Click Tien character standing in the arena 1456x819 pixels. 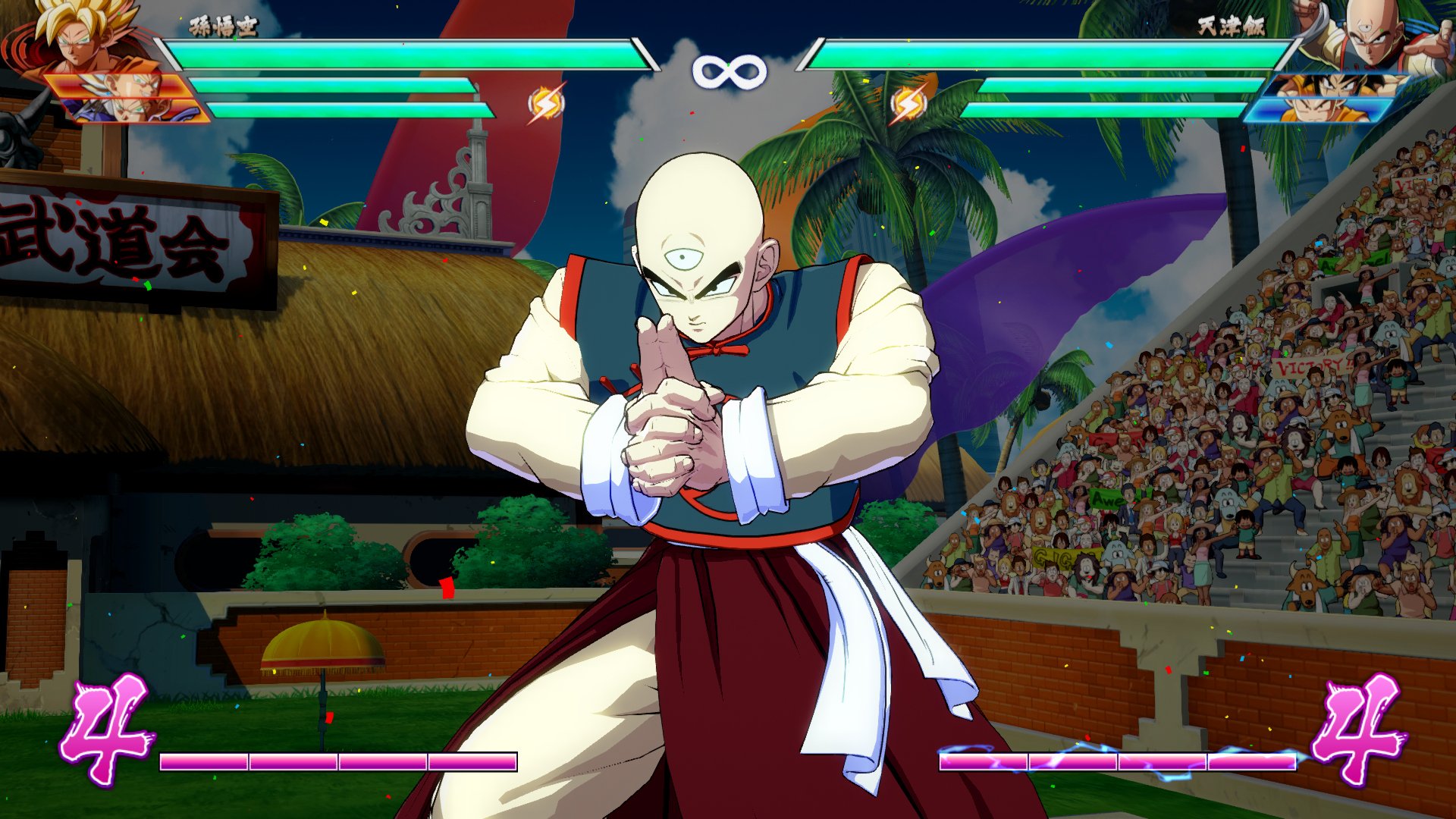[x=705, y=425]
